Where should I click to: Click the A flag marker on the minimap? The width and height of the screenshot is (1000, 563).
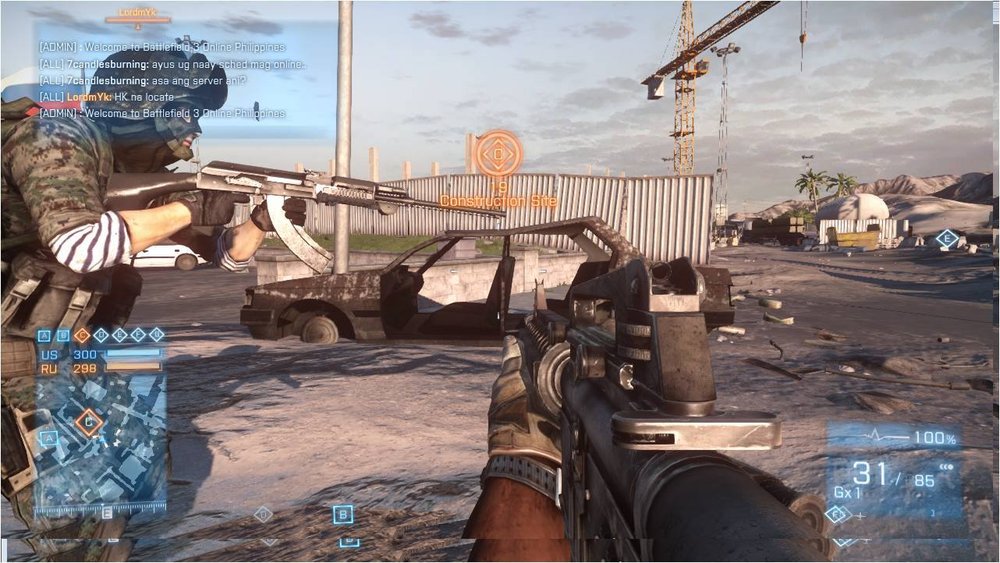point(47,438)
